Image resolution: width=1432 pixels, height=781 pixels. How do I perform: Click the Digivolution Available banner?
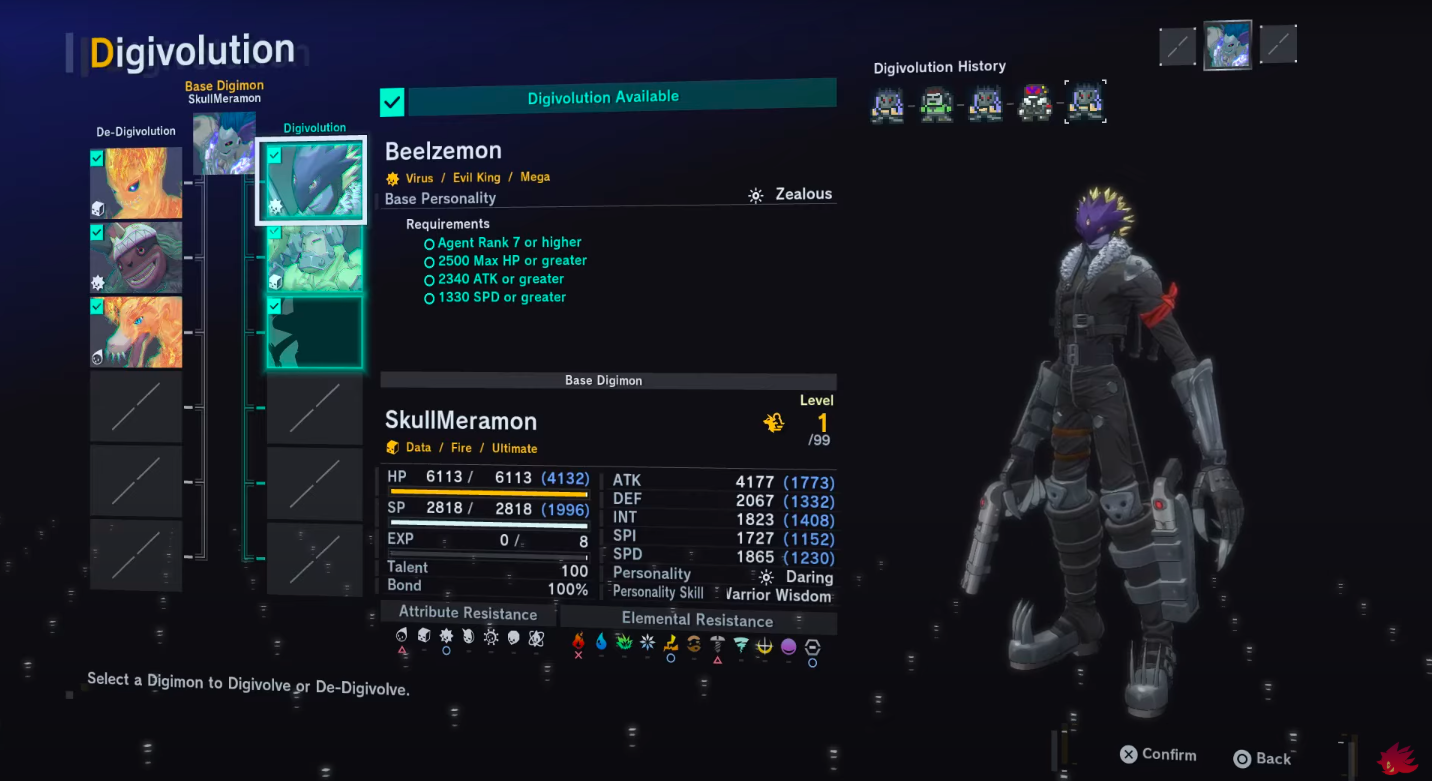[x=621, y=98]
